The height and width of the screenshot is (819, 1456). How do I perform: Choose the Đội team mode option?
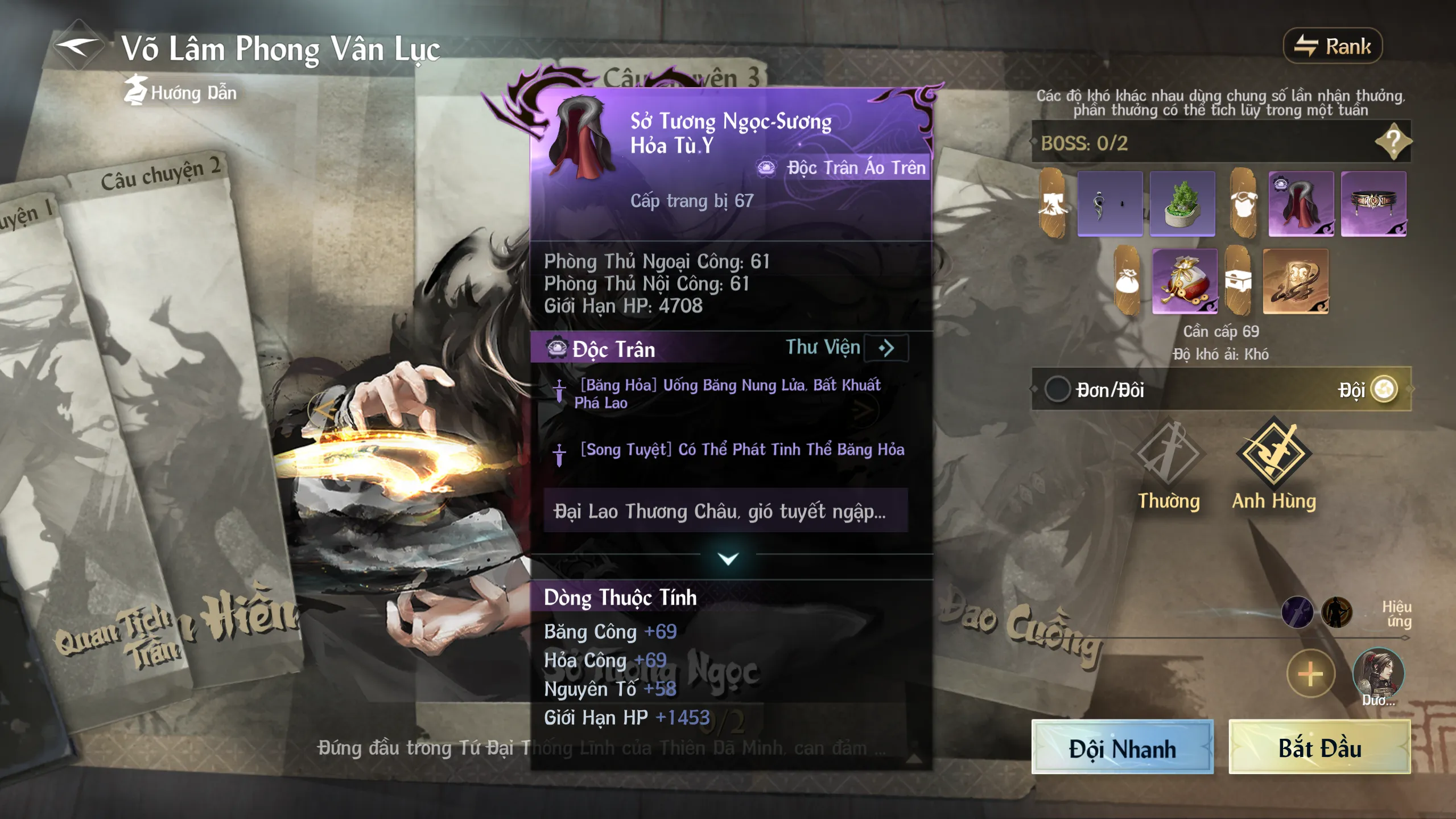(x=1384, y=390)
